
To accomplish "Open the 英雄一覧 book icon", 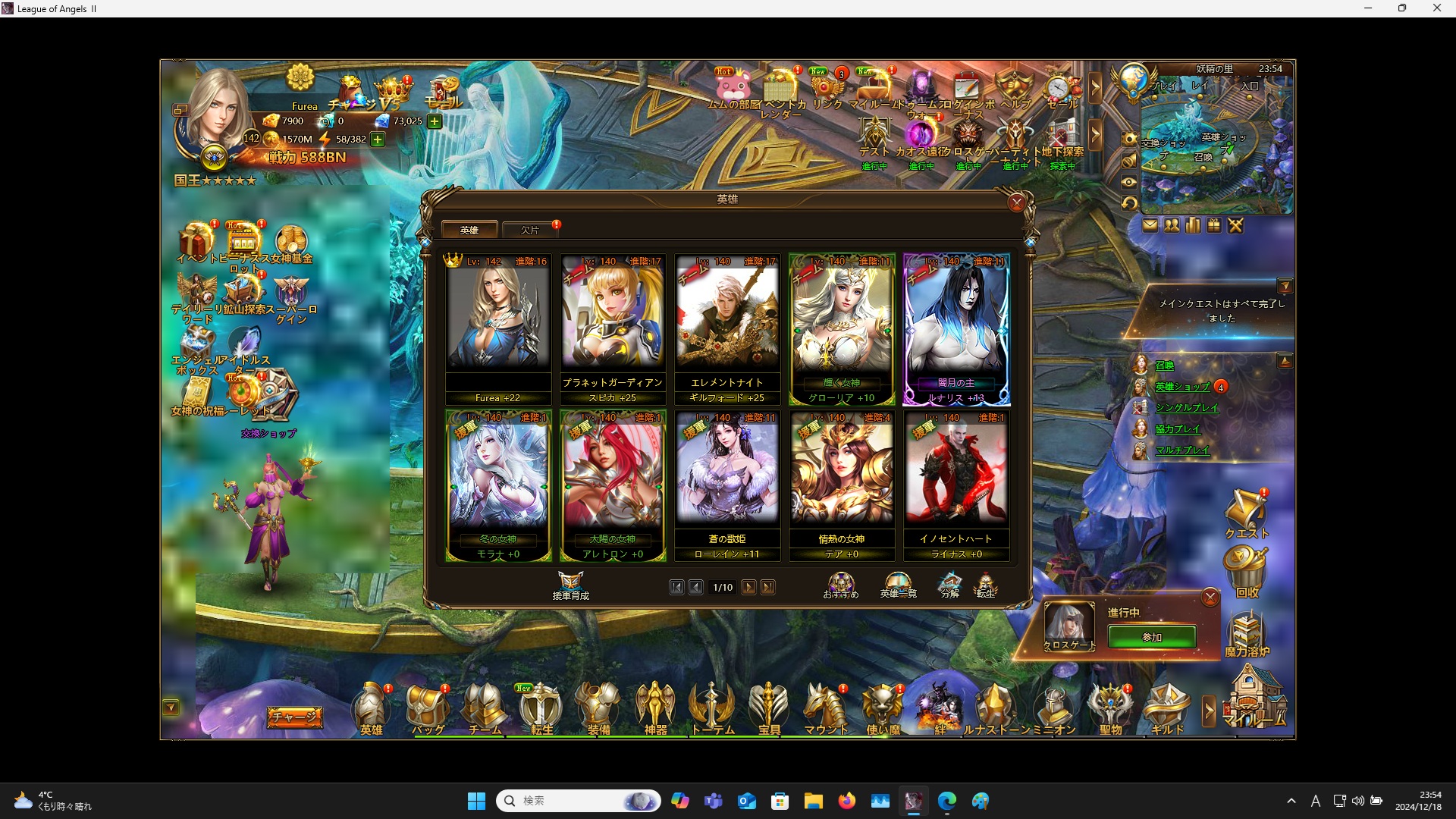I will click(897, 582).
